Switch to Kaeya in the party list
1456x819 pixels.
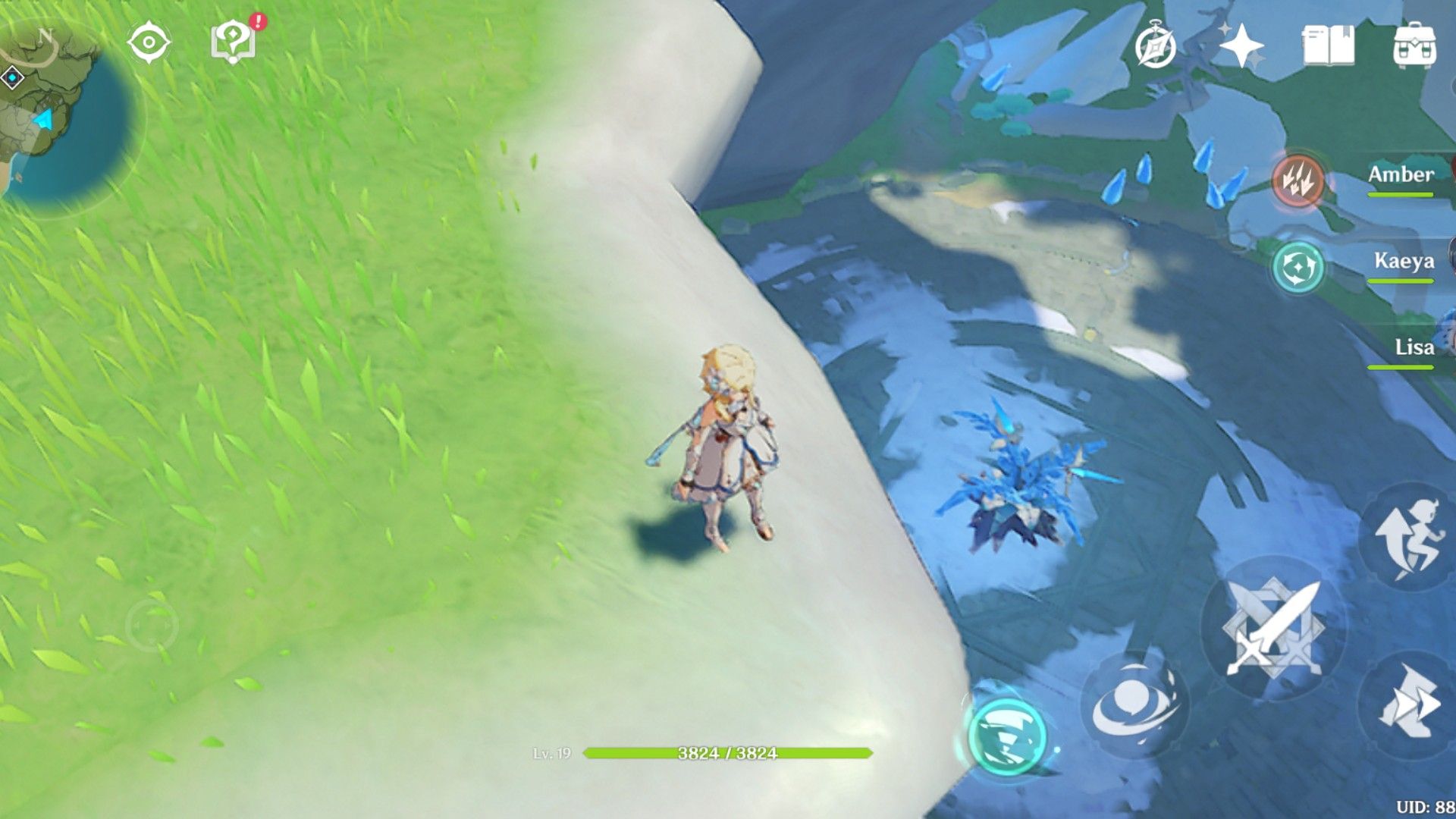point(1403,262)
